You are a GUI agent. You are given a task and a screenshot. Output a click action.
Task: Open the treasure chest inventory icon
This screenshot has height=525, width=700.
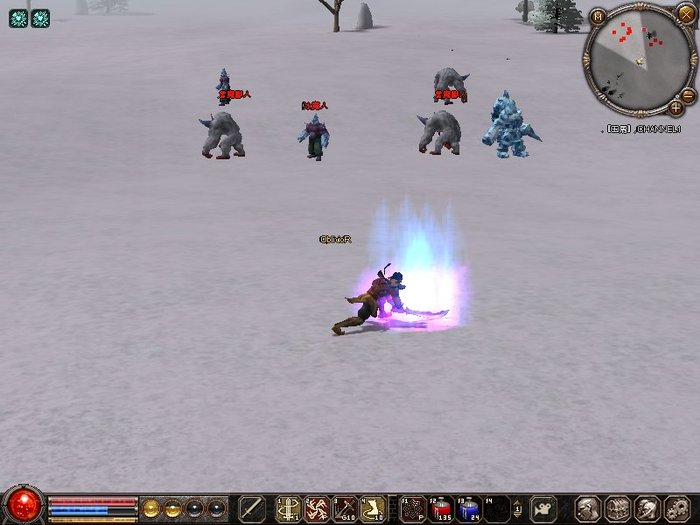tap(617, 508)
